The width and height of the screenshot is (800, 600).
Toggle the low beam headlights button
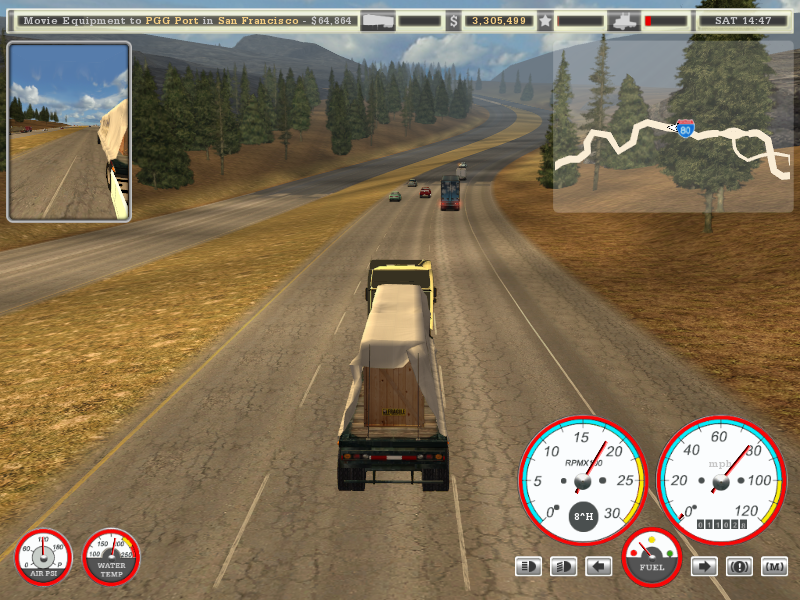point(564,567)
